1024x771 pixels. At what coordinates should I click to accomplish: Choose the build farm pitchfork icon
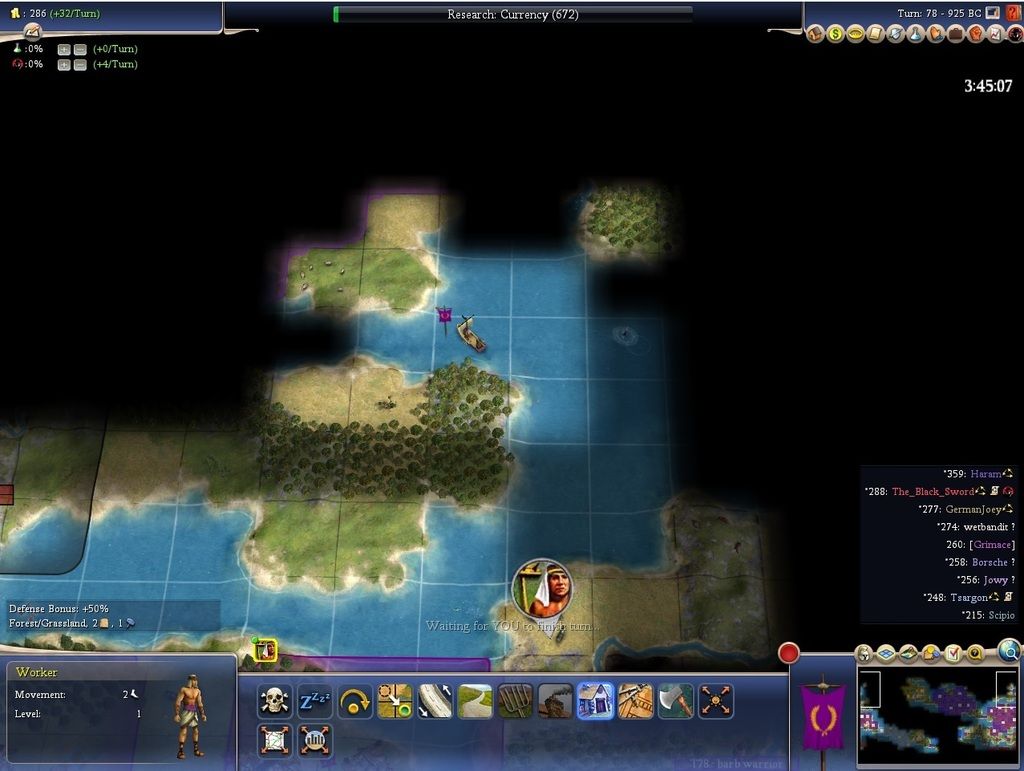point(515,701)
